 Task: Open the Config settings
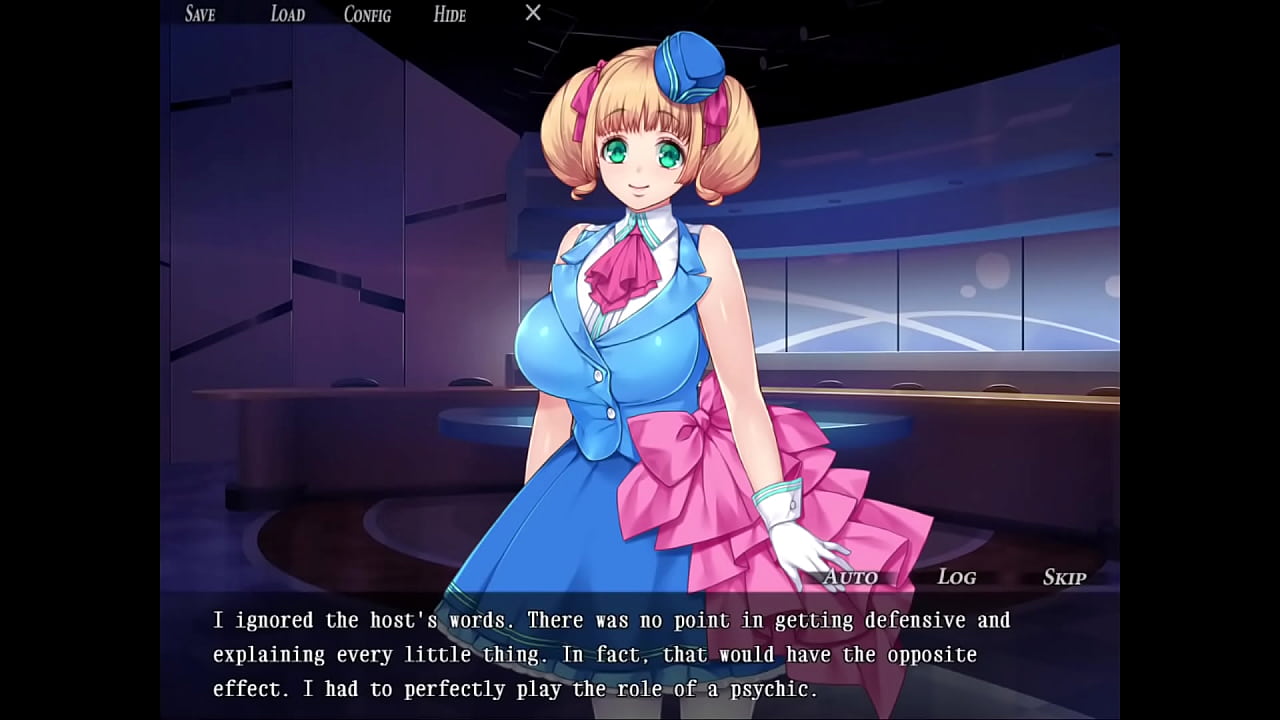pos(367,14)
